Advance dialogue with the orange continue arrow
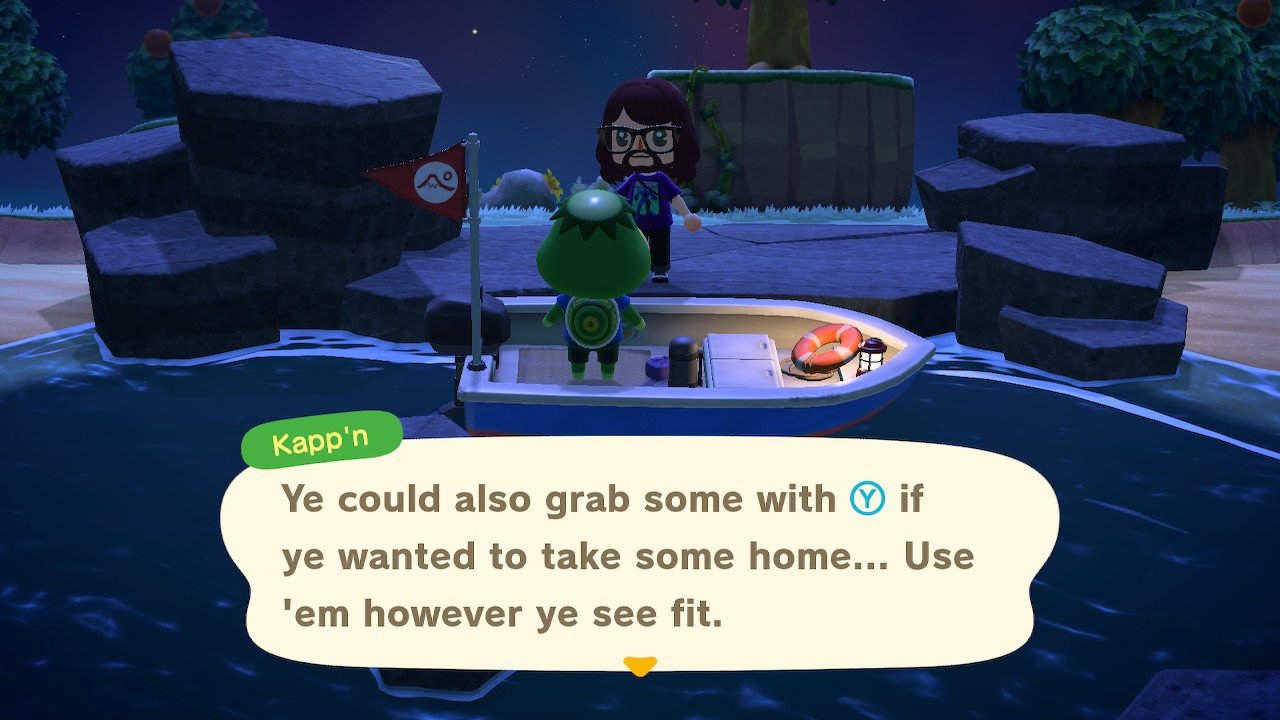 click(x=639, y=664)
